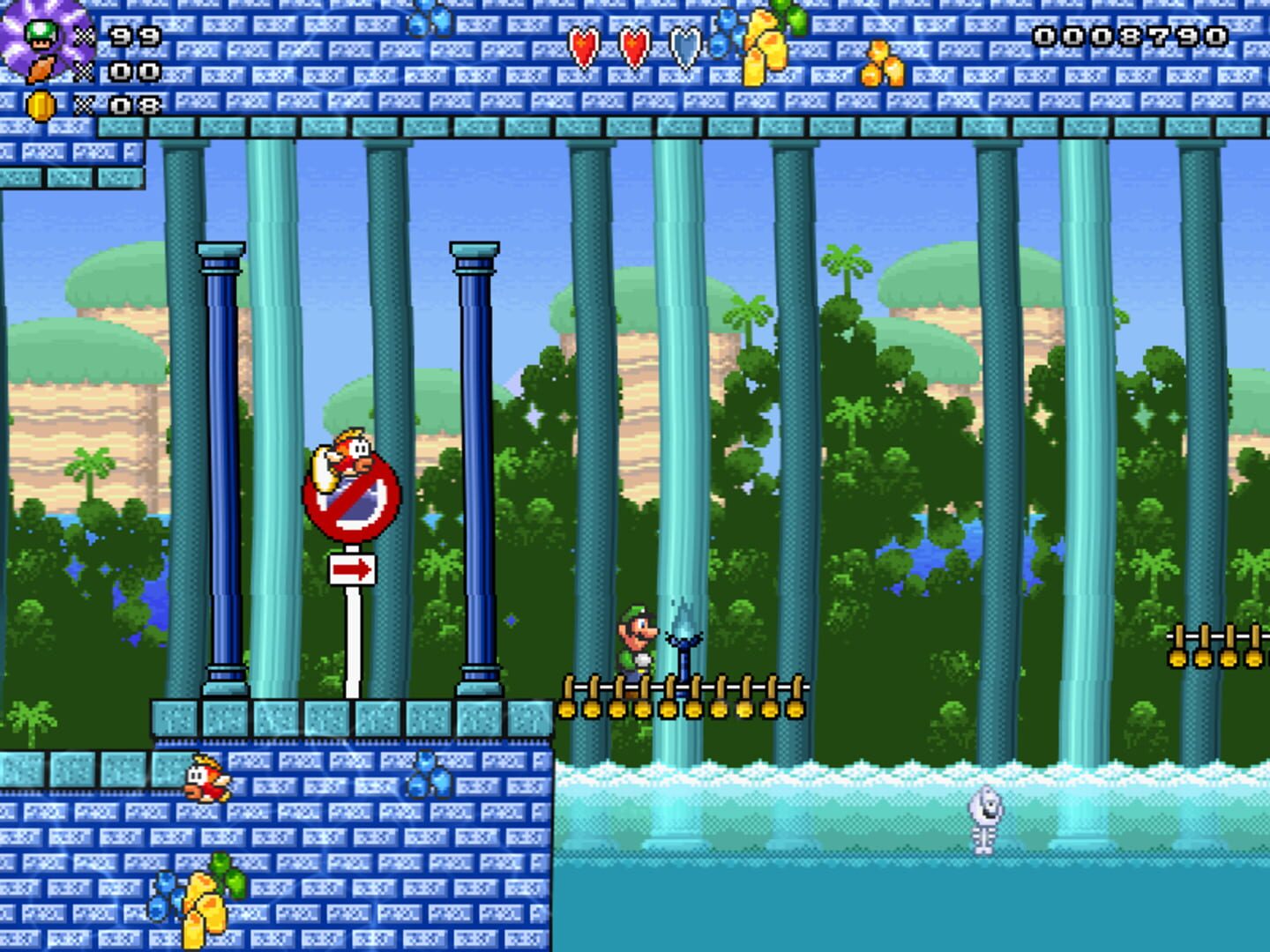Click the Dry Bones in the water
Screen dimensions: 1270x952
coord(985,820)
